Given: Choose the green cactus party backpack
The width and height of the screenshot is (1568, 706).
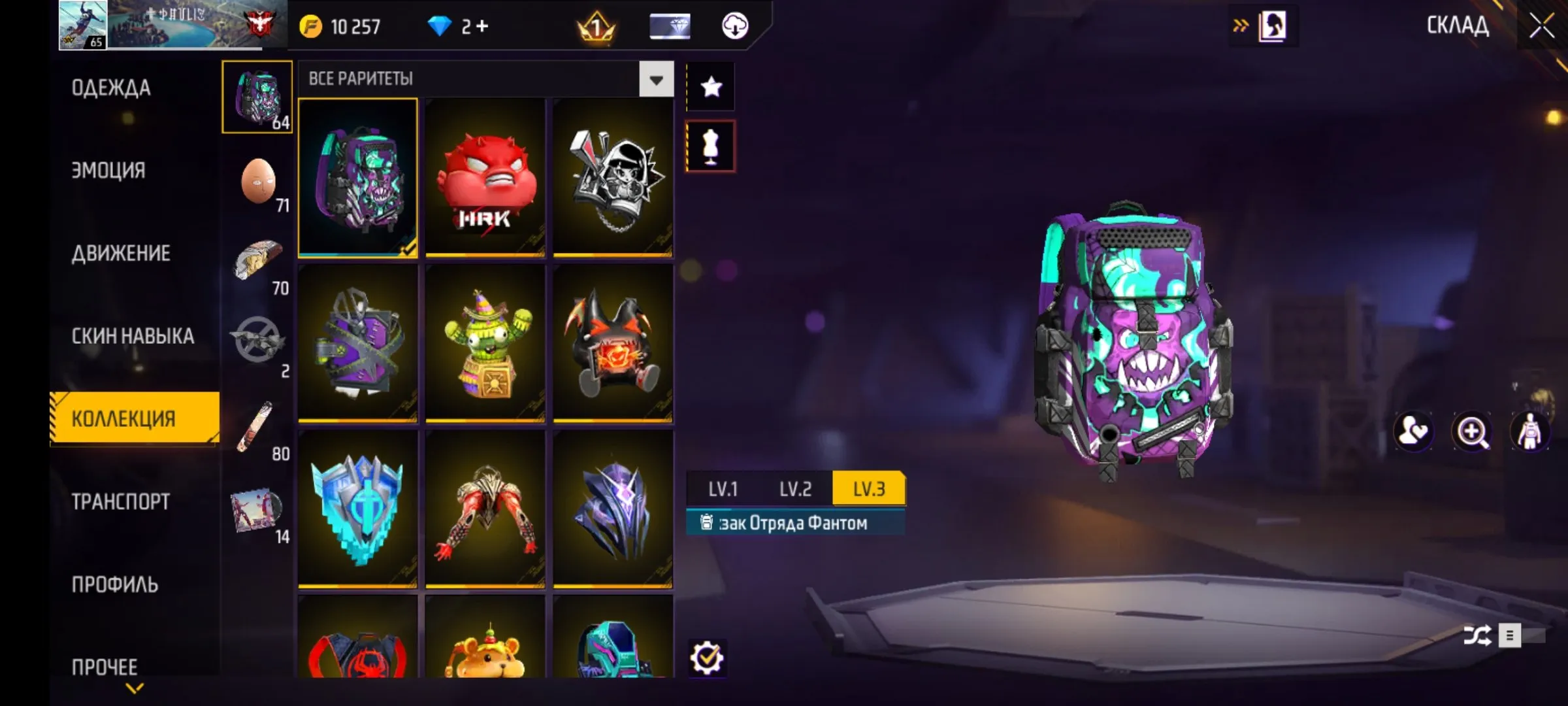Looking at the screenshot, I should tap(485, 343).
